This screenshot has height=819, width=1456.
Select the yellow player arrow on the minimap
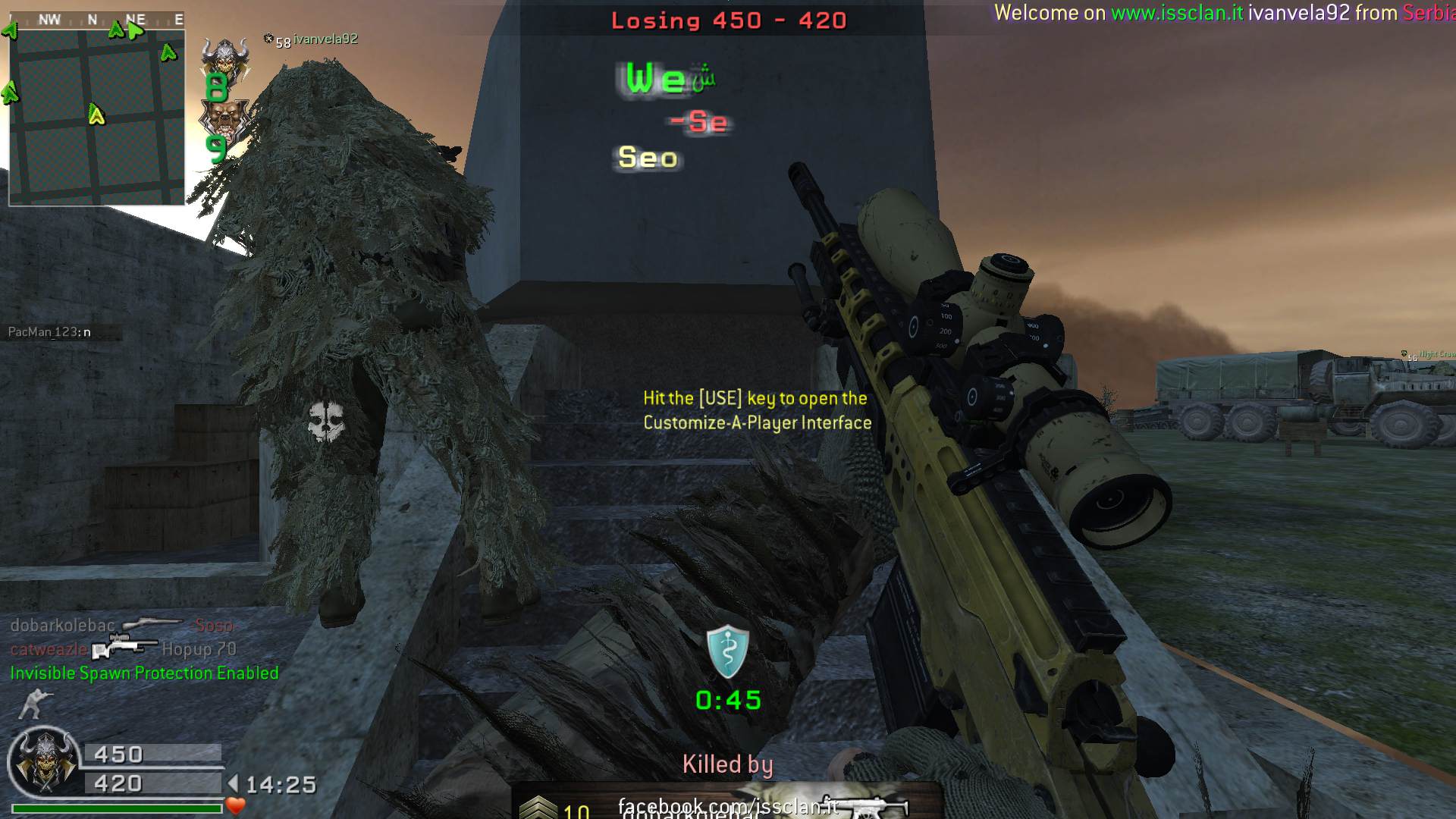[96, 115]
